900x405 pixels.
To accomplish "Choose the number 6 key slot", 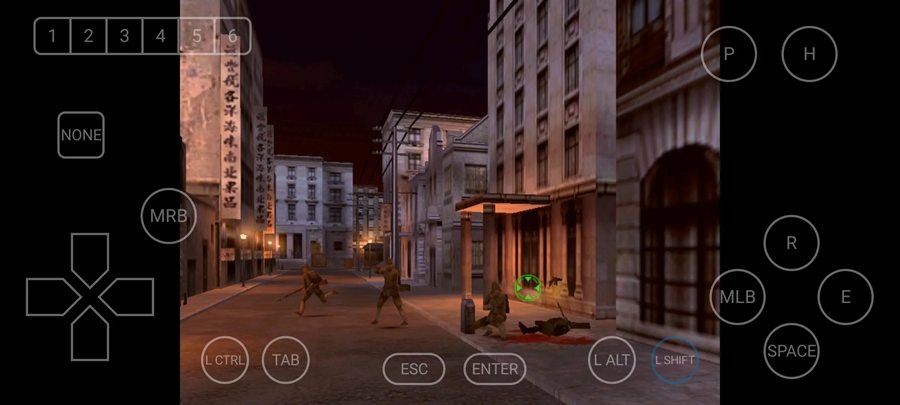I will 232,37.
